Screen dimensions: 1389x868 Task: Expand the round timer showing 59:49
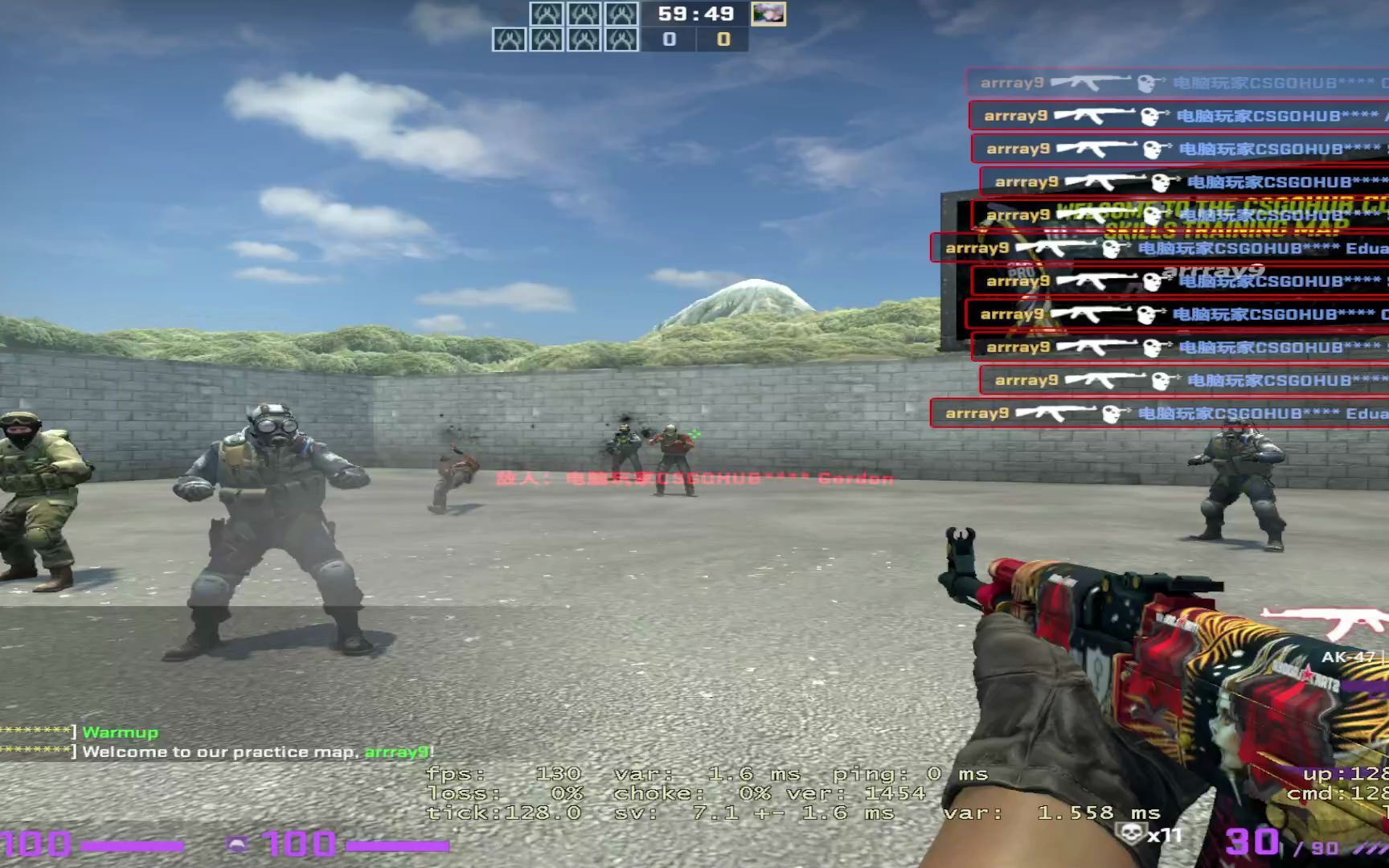pyautogui.click(x=698, y=13)
